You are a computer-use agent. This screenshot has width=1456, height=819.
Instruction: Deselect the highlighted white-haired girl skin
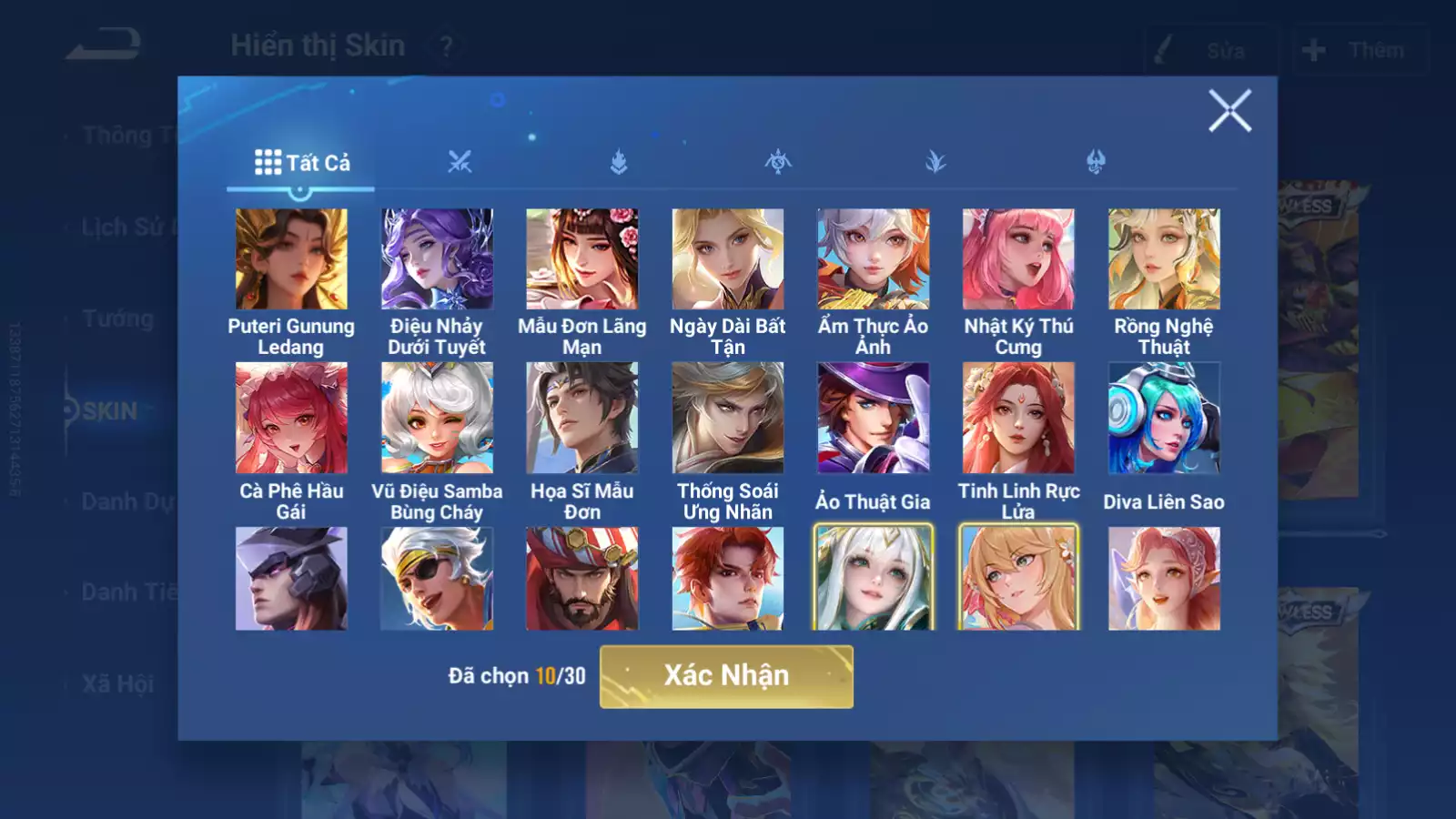tap(874, 579)
